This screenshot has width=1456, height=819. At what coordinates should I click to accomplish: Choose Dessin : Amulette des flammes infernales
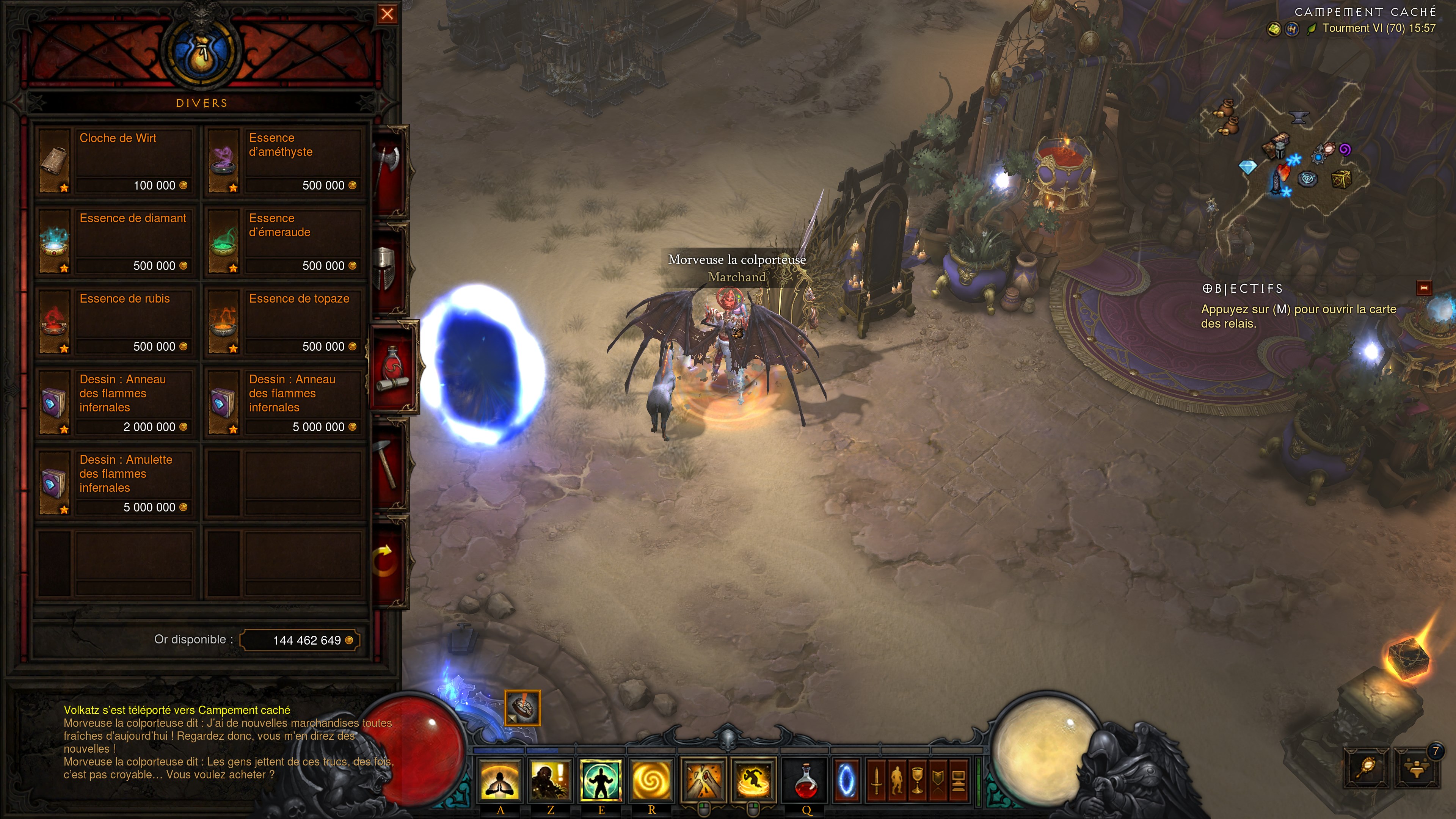[116, 483]
